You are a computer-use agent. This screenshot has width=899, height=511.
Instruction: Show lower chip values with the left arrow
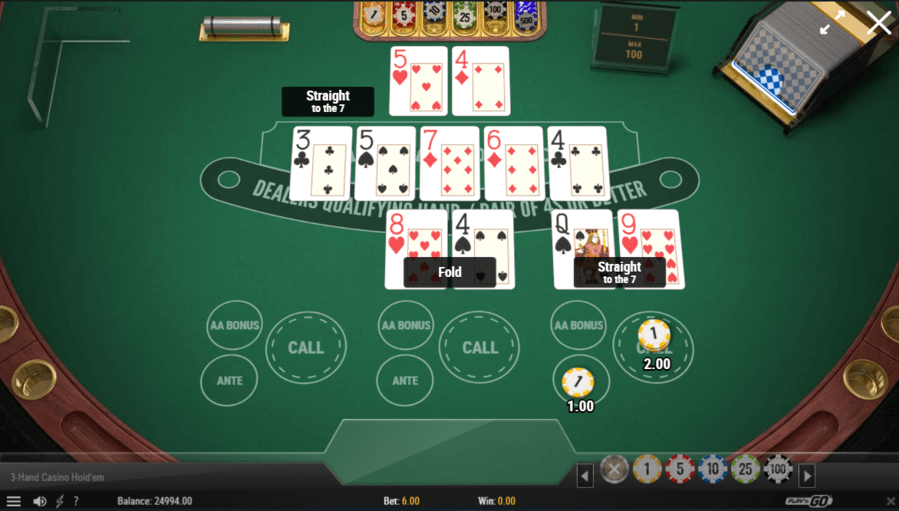[x=586, y=476]
